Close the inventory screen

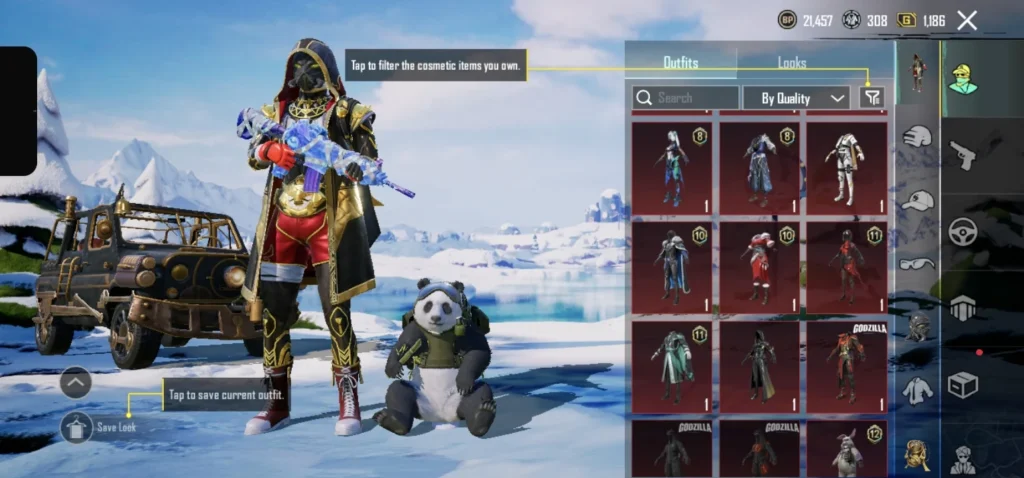click(967, 20)
